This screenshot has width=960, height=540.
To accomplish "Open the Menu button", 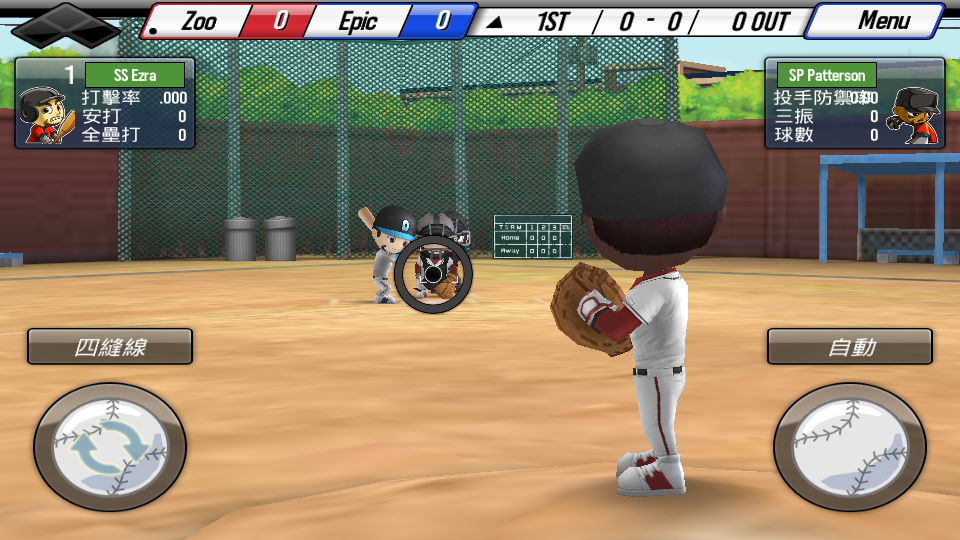I will point(876,21).
